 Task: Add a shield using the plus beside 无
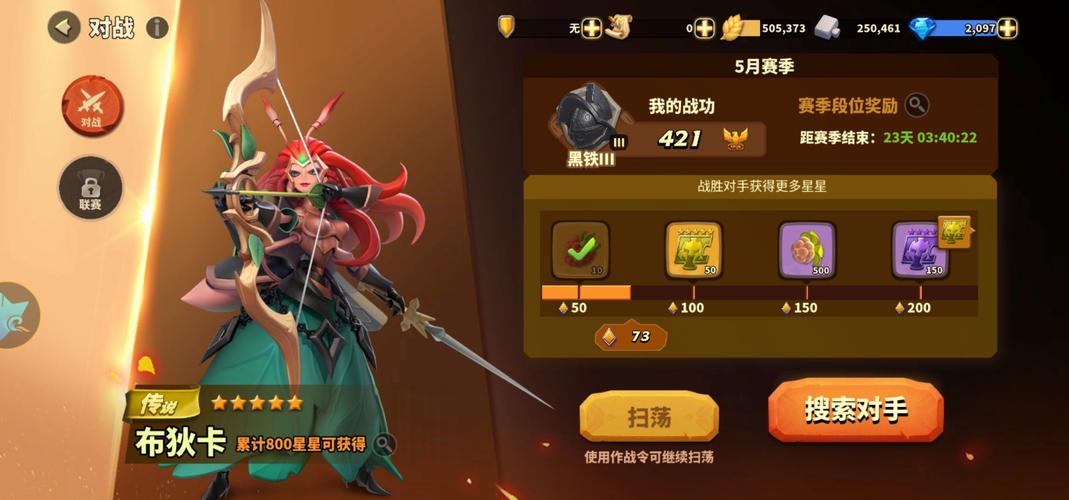[x=592, y=28]
